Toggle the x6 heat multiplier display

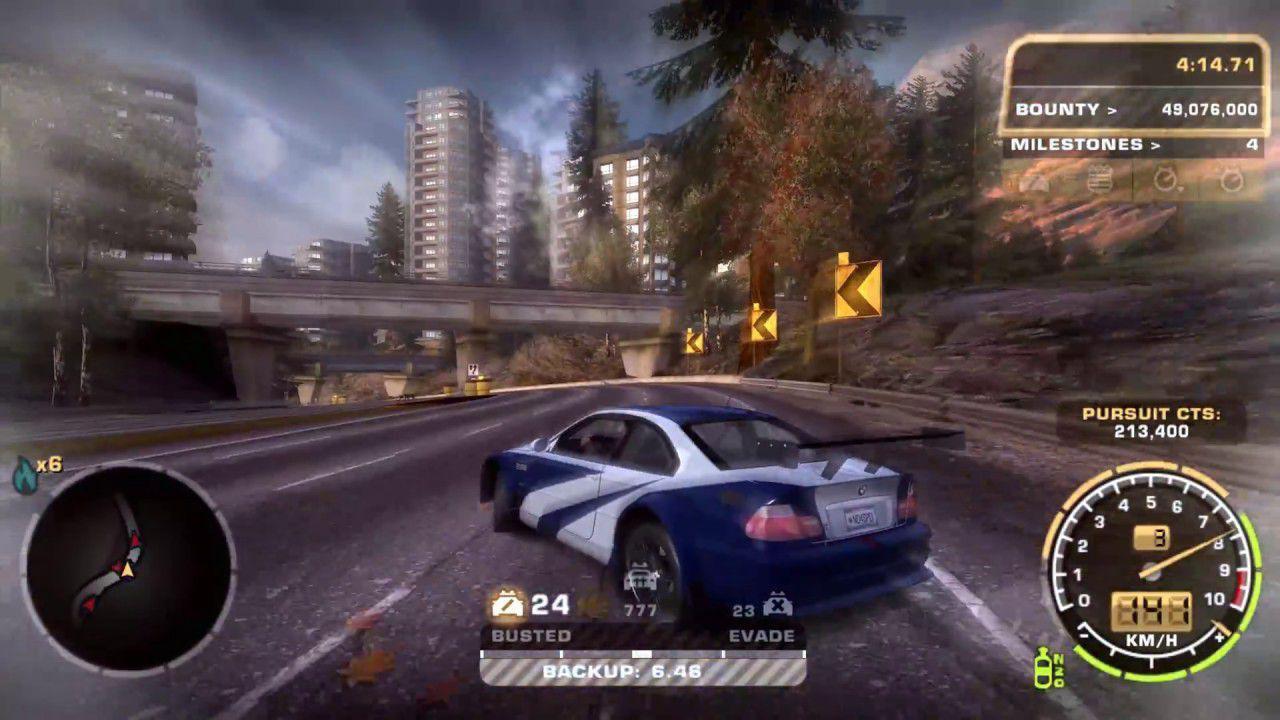coord(51,465)
